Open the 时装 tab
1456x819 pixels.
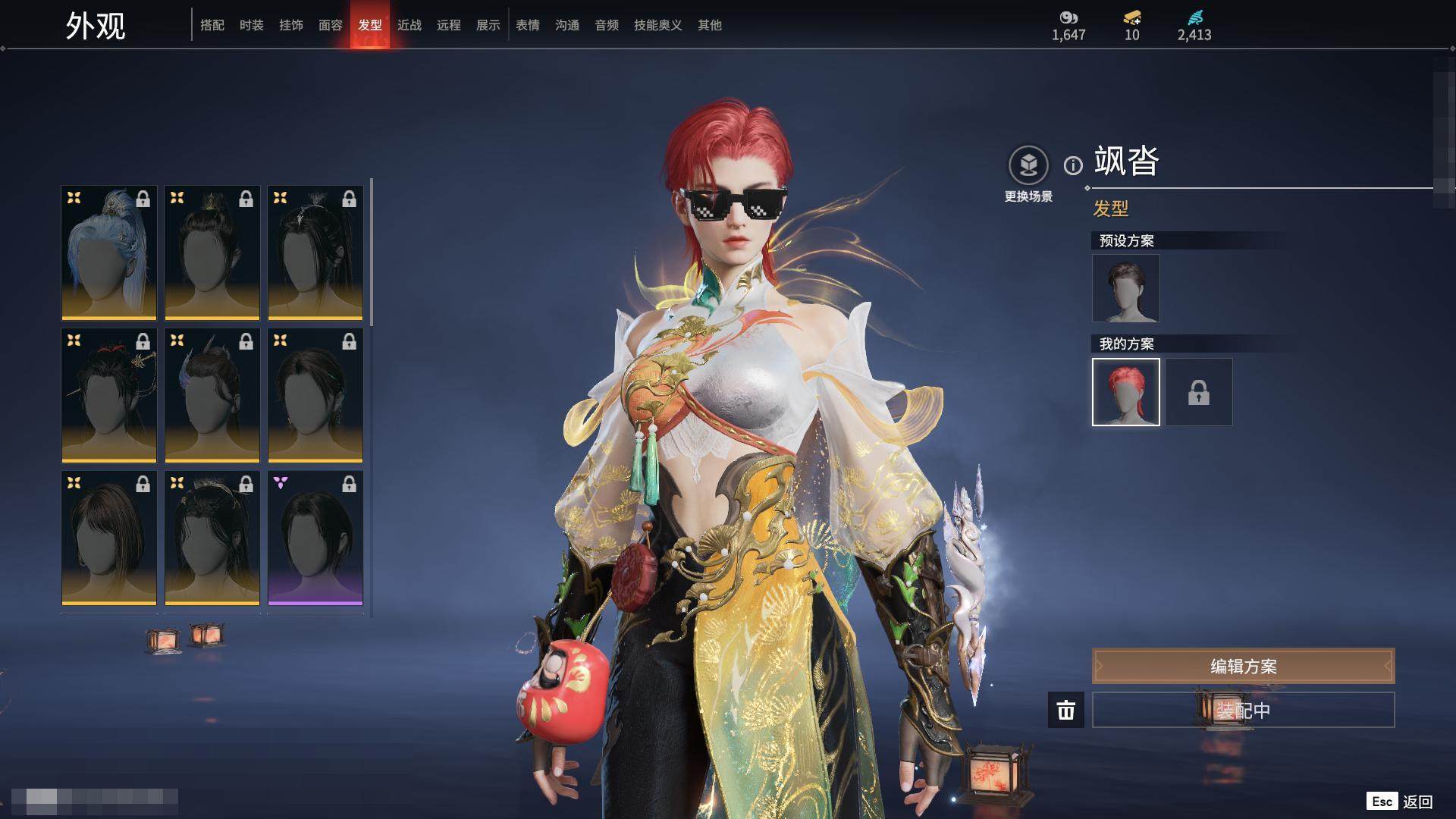point(252,25)
